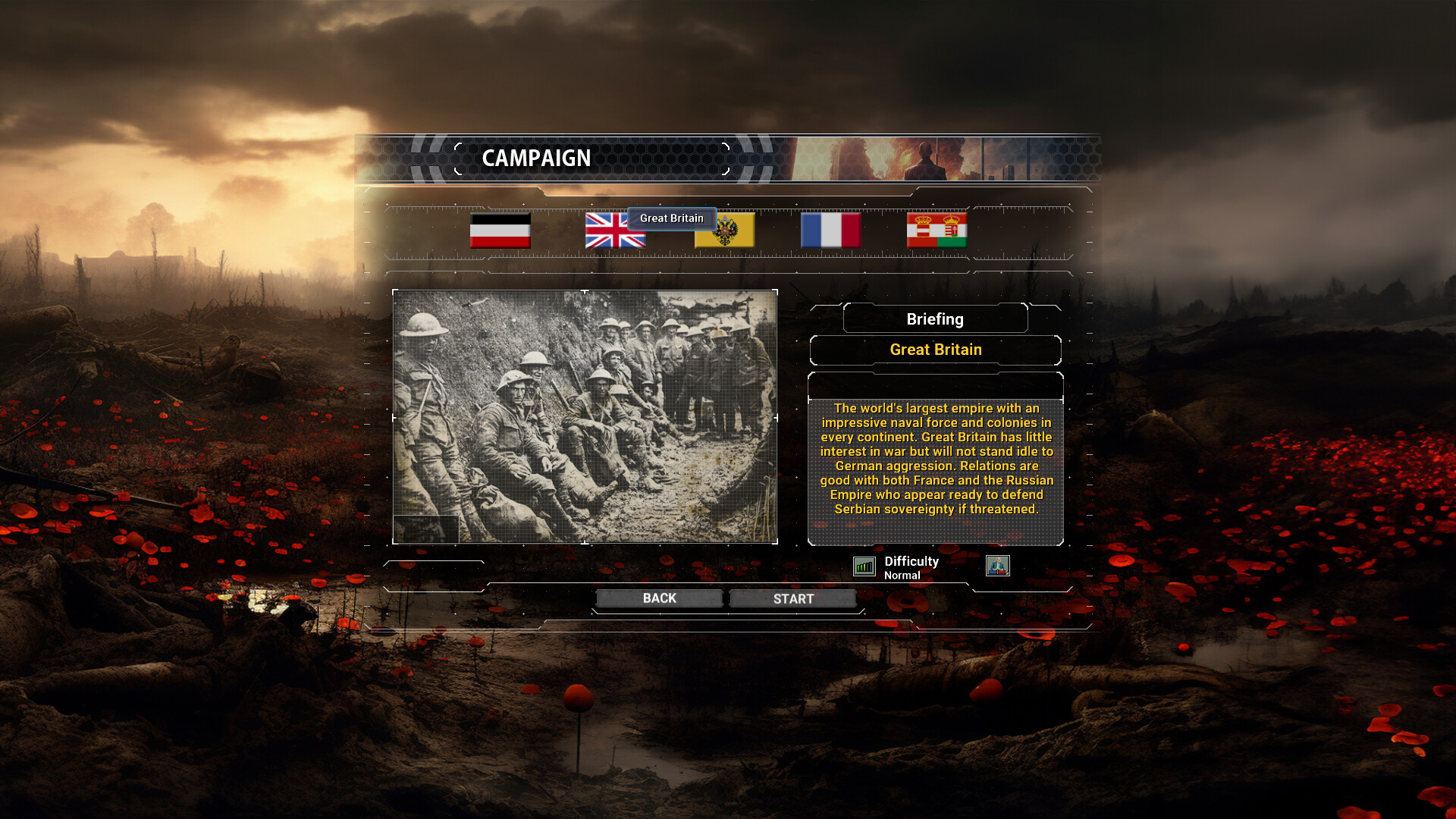Click the CAMPAIGN title text
The image size is (1456, 819).
click(538, 158)
